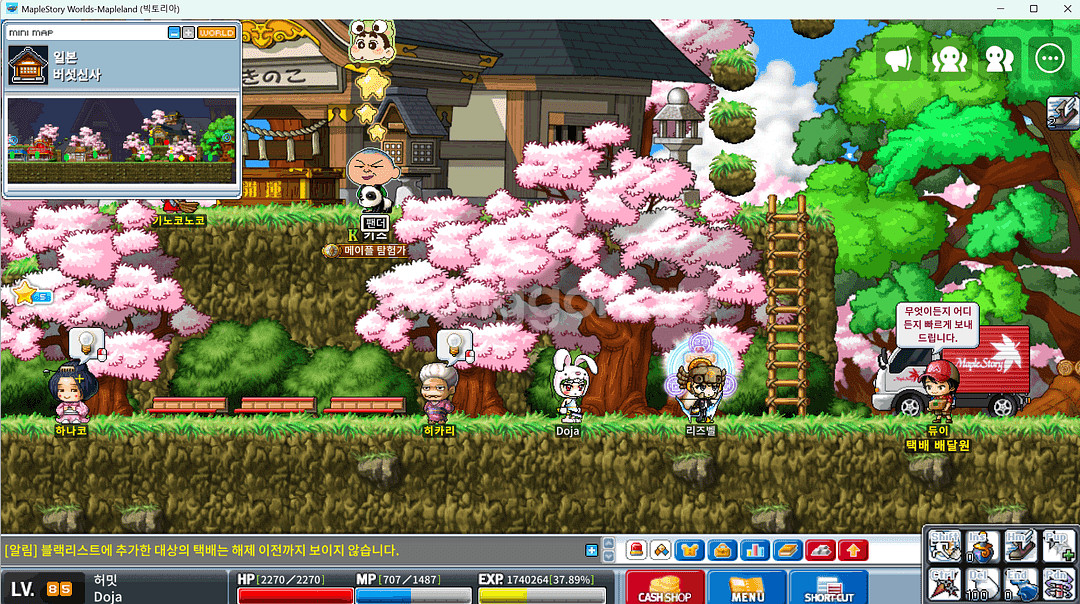Viewport: 1080px width, 604px height.
Task: Click the red up-arrow quickbar button
Action: pos(853,550)
